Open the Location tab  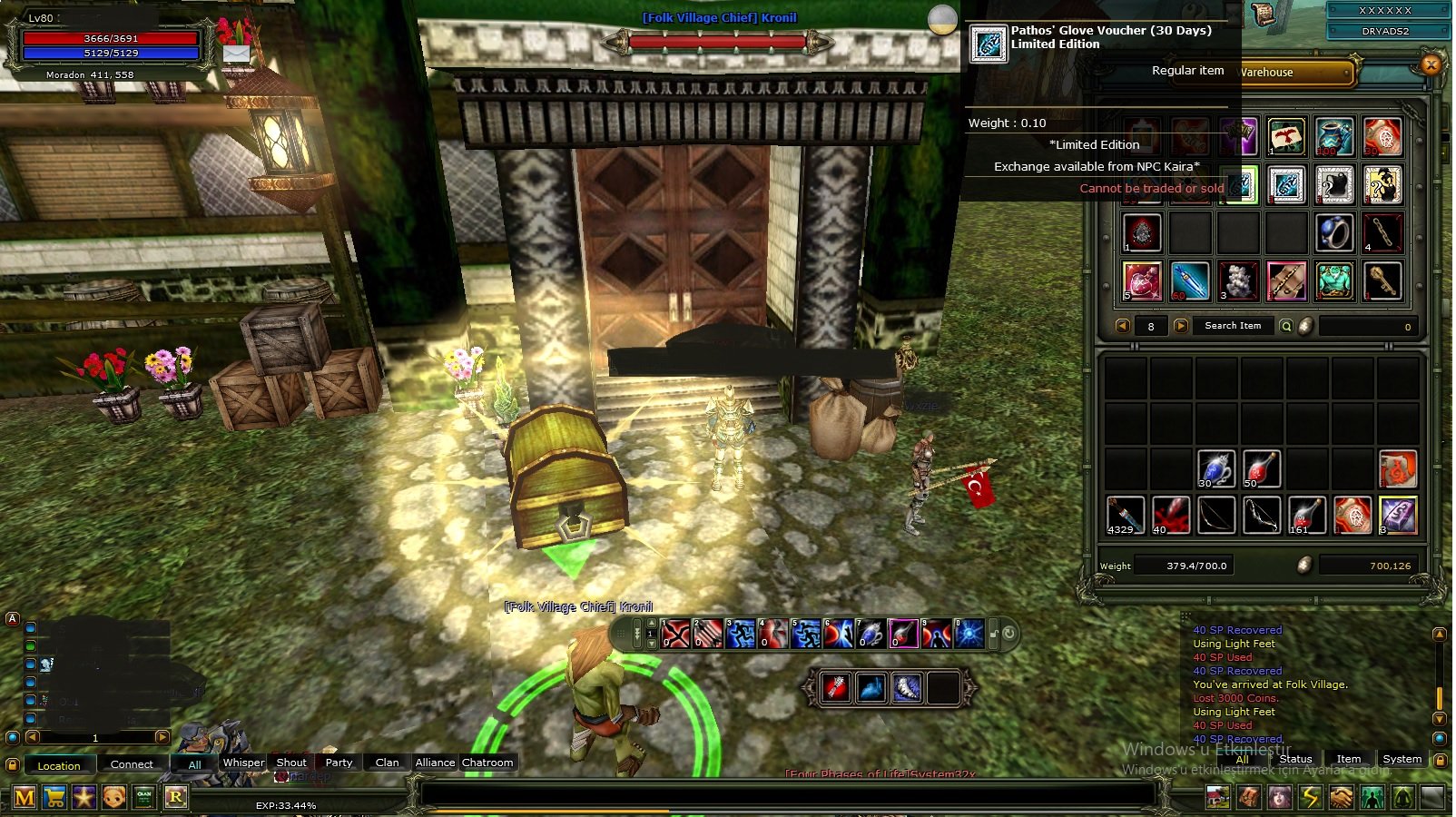59,765
